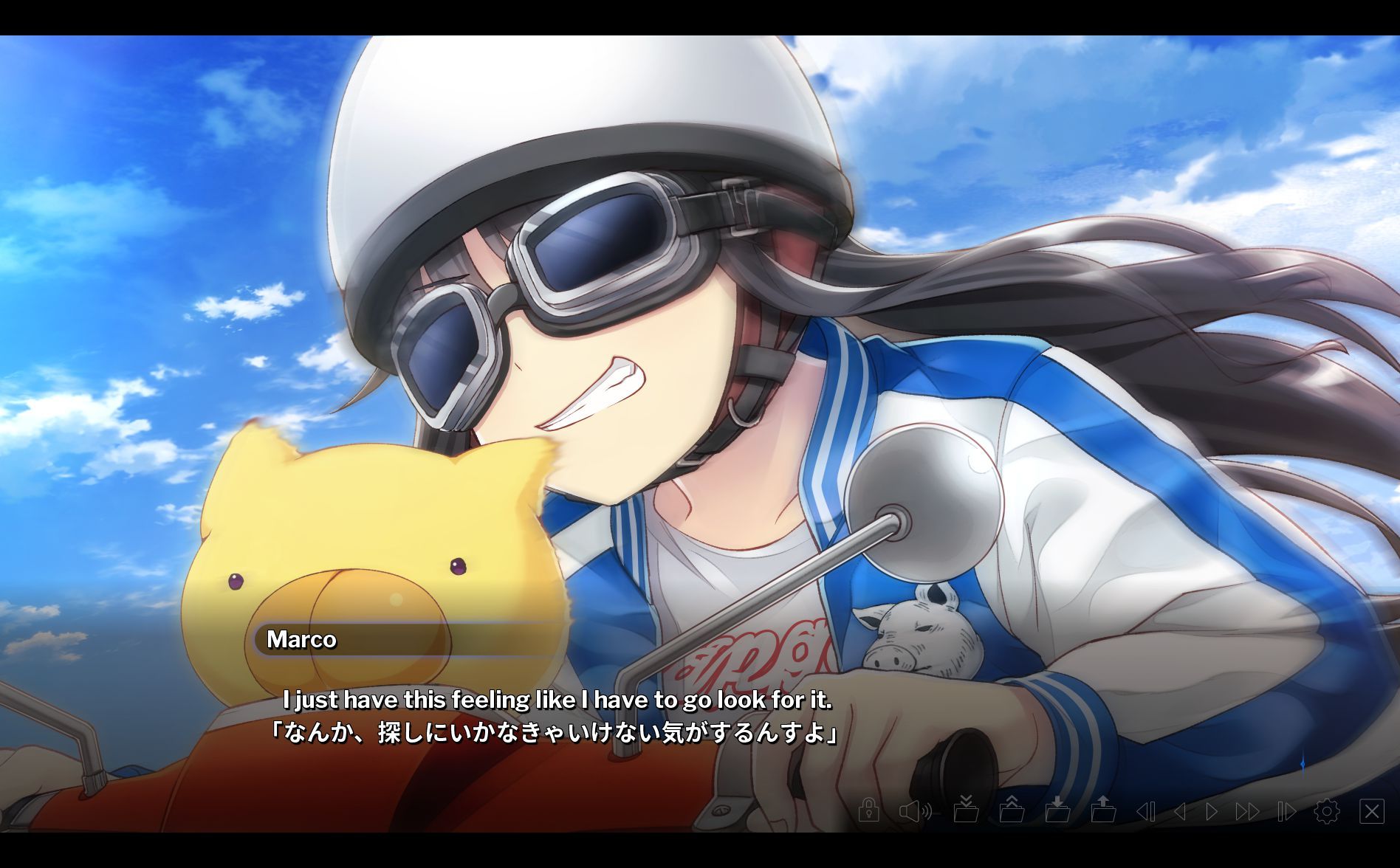
Task: Quick load with the double-chevron-up folder
Action: coord(1012,810)
